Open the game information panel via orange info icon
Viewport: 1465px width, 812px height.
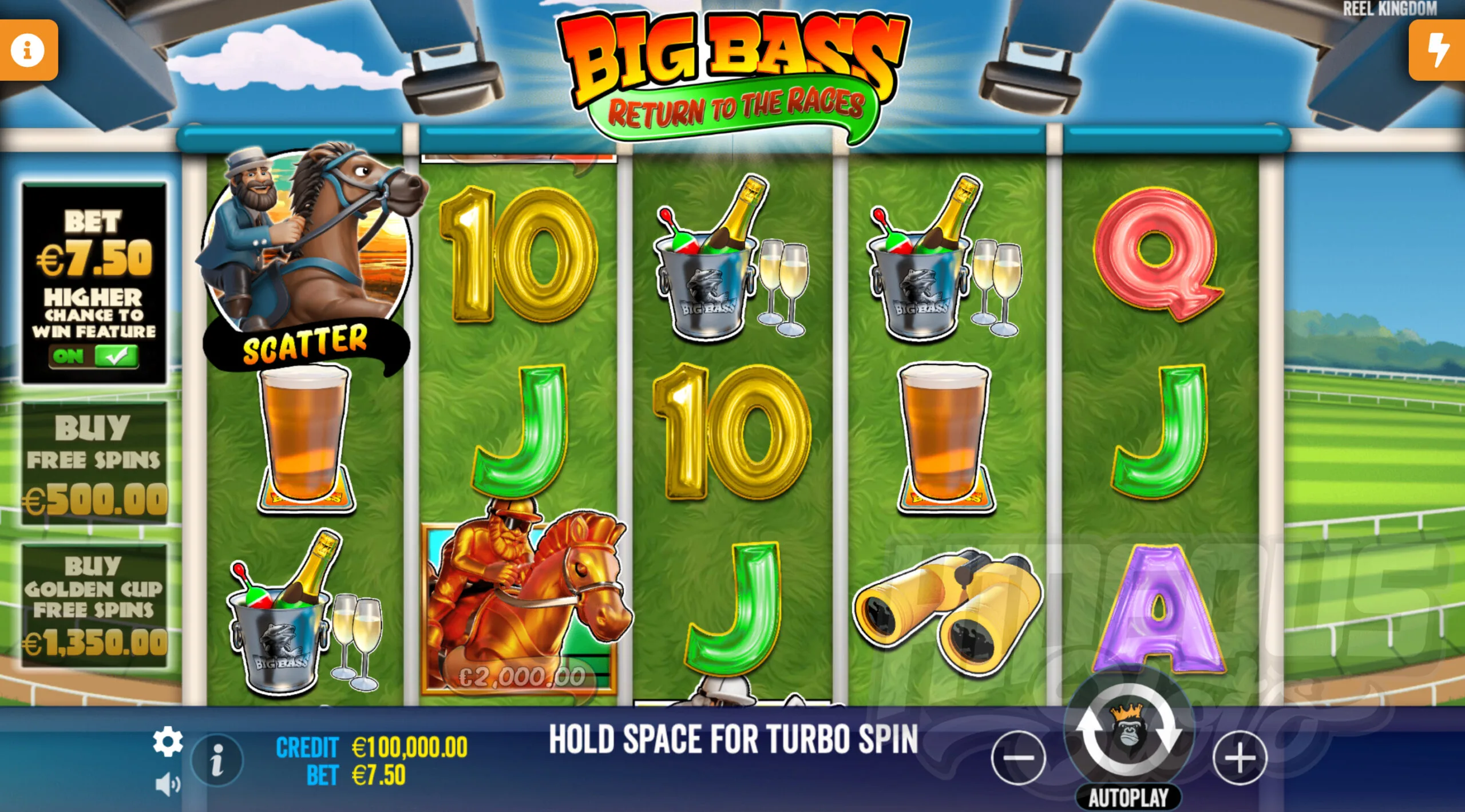(x=28, y=49)
